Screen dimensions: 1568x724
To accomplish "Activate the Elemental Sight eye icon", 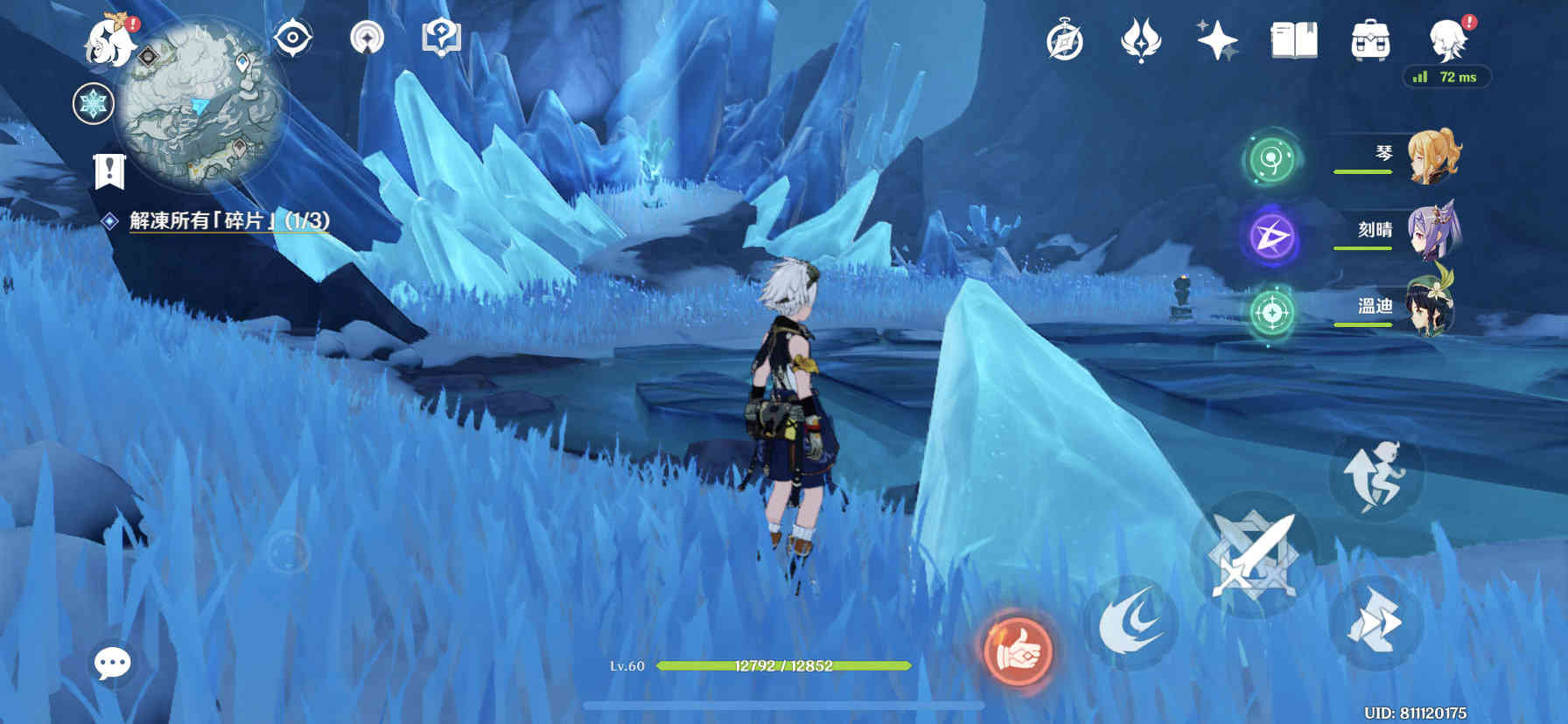I will pos(292,38).
